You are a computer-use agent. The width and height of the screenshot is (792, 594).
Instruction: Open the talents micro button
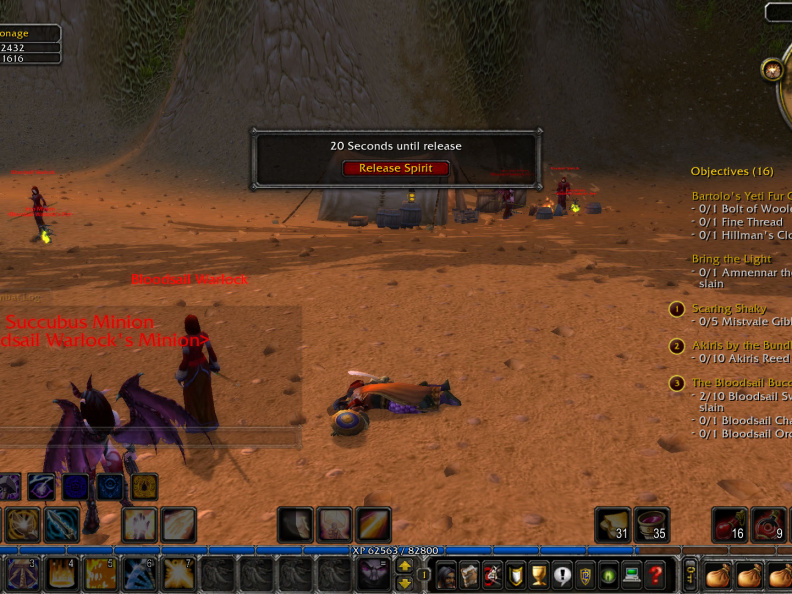point(492,575)
